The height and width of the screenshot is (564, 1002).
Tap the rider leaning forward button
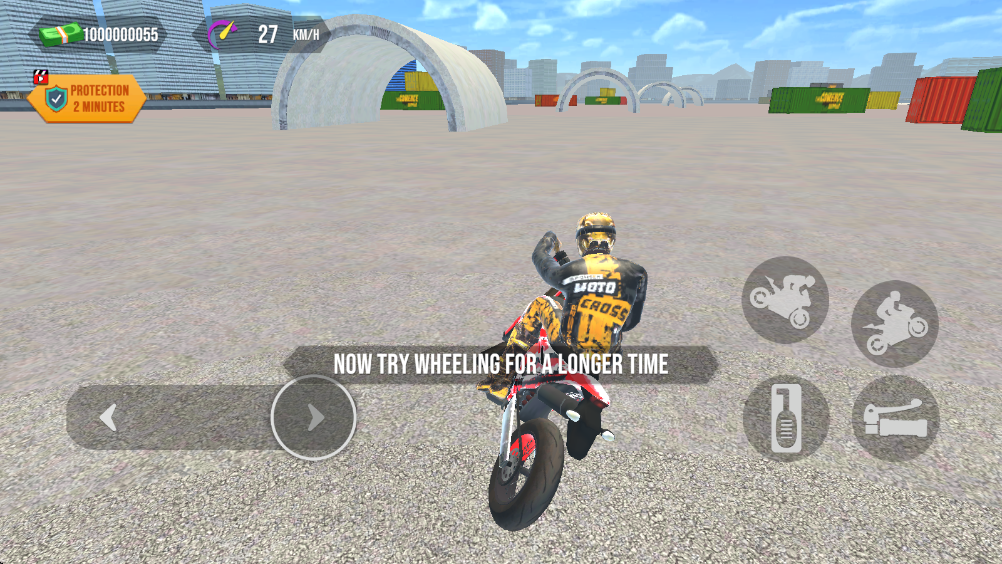point(894,324)
